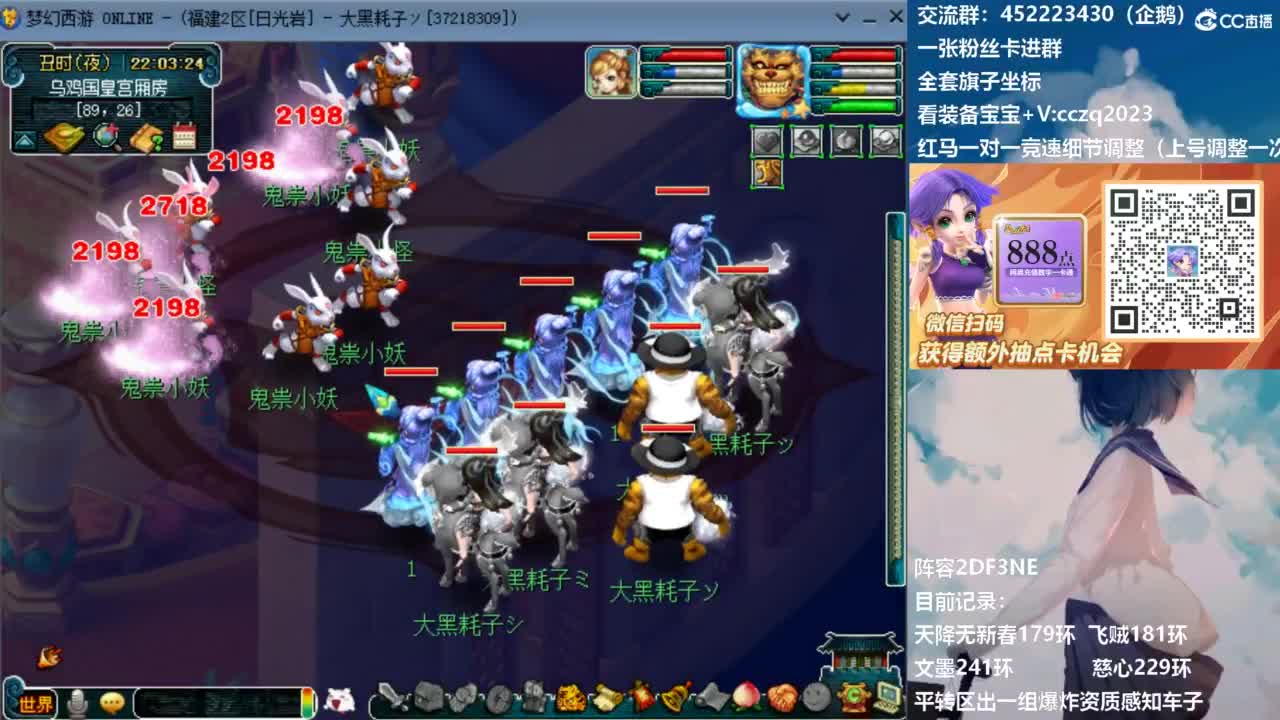Screen dimensions: 1280x720
Task: Expand chat options with the ellipsis button
Action: [x=114, y=701]
